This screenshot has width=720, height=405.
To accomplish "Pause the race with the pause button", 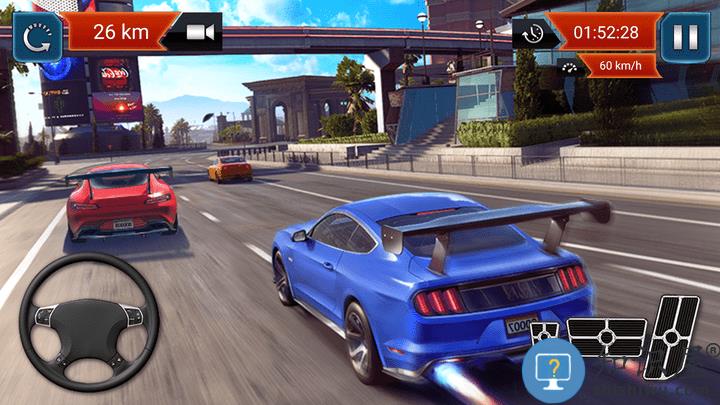I will pos(685,36).
